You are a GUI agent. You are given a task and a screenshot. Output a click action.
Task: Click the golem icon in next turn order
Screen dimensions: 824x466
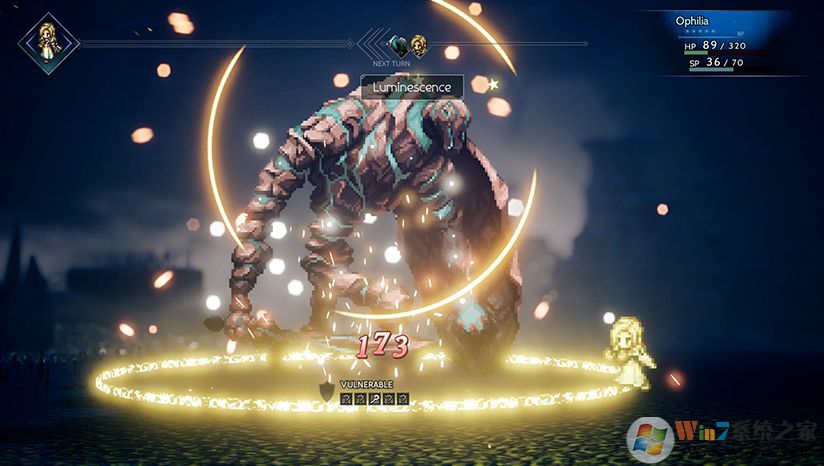tap(399, 44)
